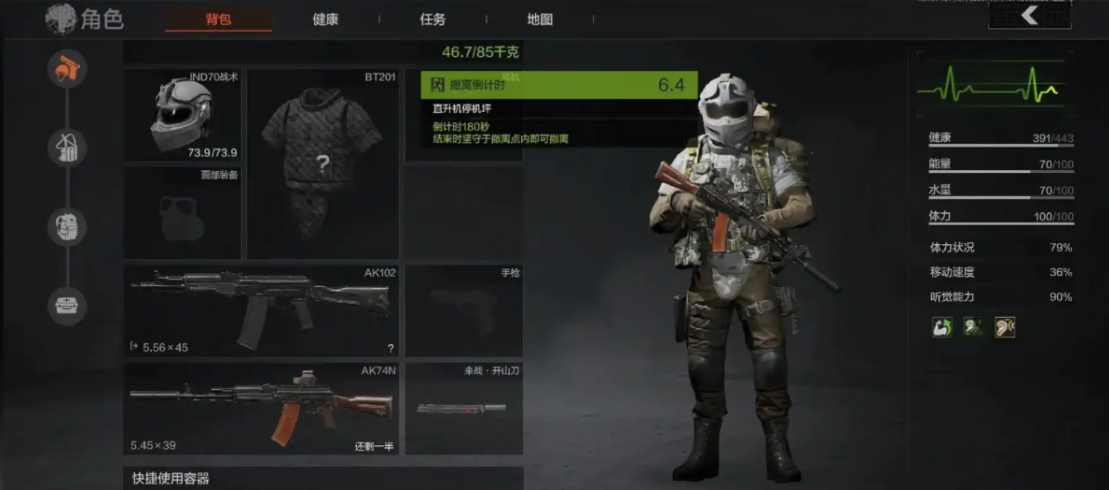
Task: Click the flexed arm stamina status icon
Action: 941,327
